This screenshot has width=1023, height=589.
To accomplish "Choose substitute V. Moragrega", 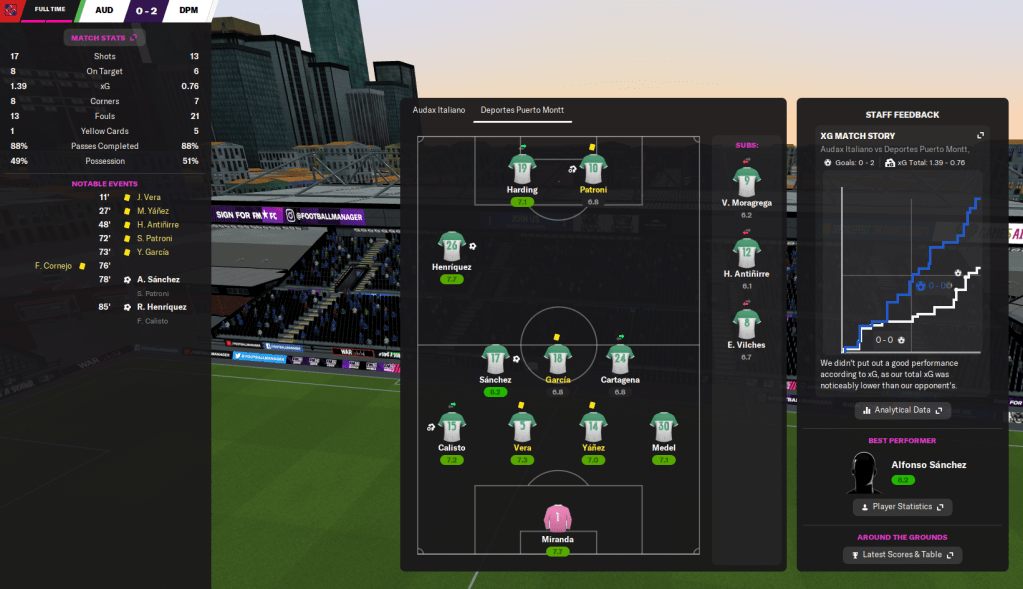I will (745, 183).
